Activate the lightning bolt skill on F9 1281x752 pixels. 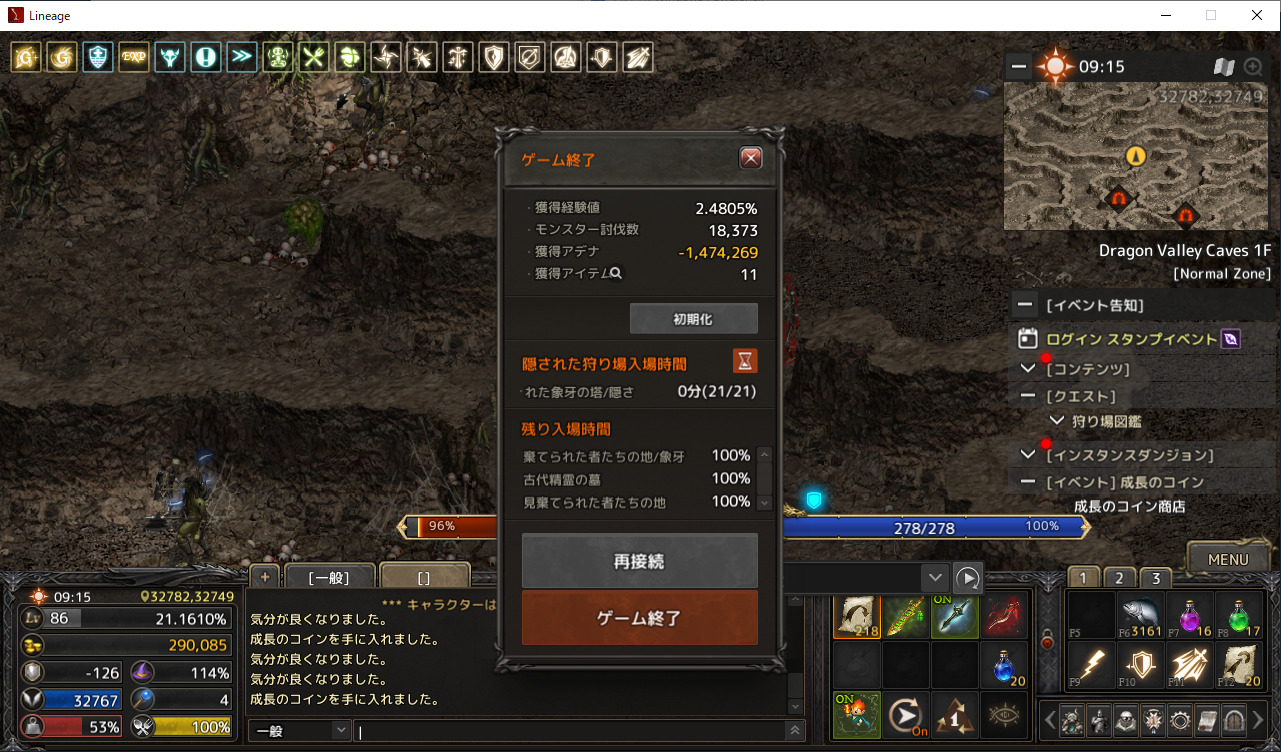(x=1089, y=665)
